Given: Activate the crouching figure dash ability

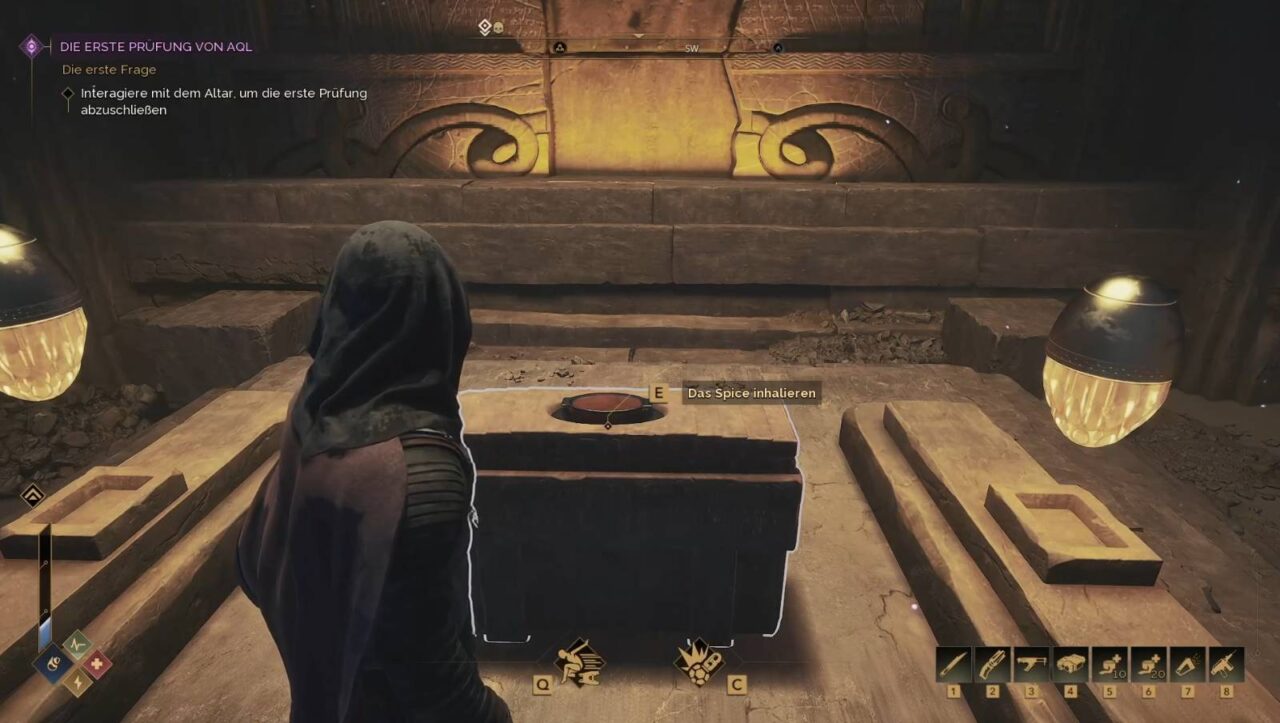Looking at the screenshot, I should [579, 661].
